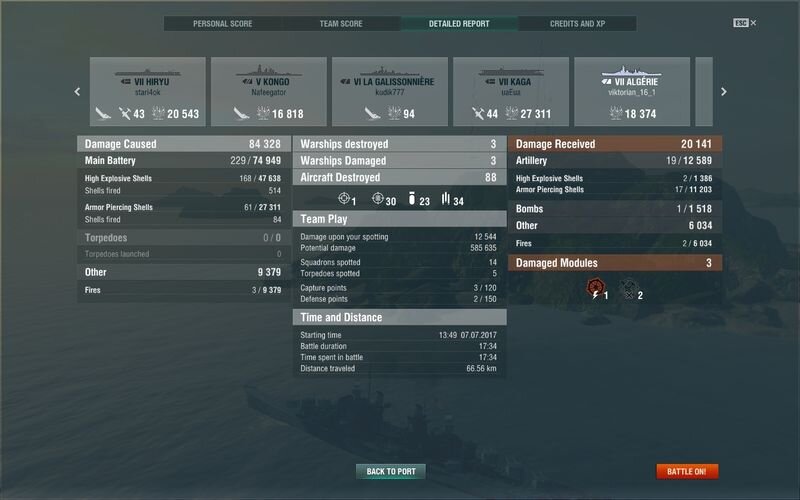Switch to the Personal Score tab
This screenshot has width=800, height=500.
tap(223, 23)
